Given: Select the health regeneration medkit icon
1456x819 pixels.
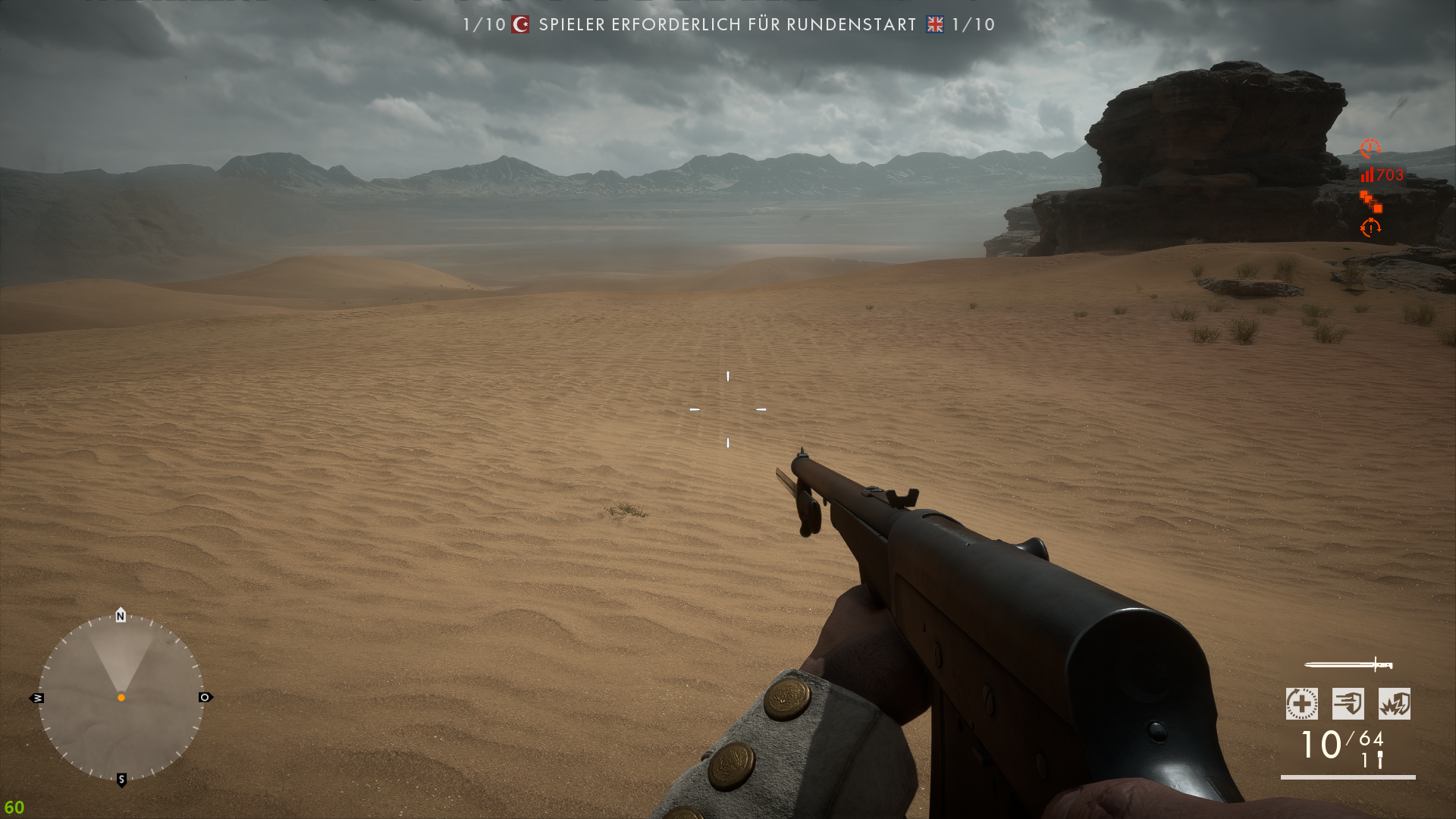Looking at the screenshot, I should pyautogui.click(x=1301, y=704).
